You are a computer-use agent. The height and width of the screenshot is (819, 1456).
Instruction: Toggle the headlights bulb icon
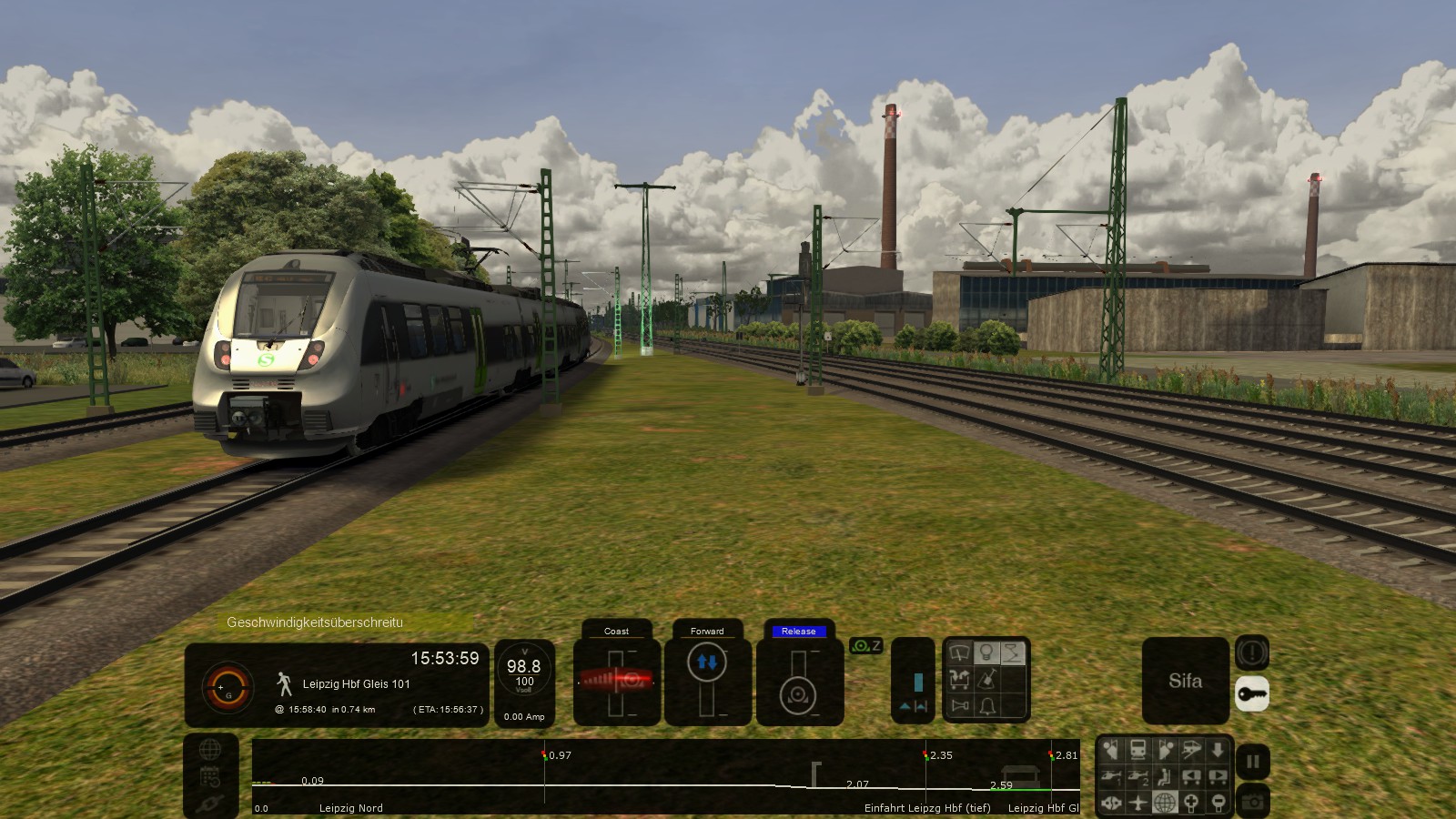pos(986,652)
